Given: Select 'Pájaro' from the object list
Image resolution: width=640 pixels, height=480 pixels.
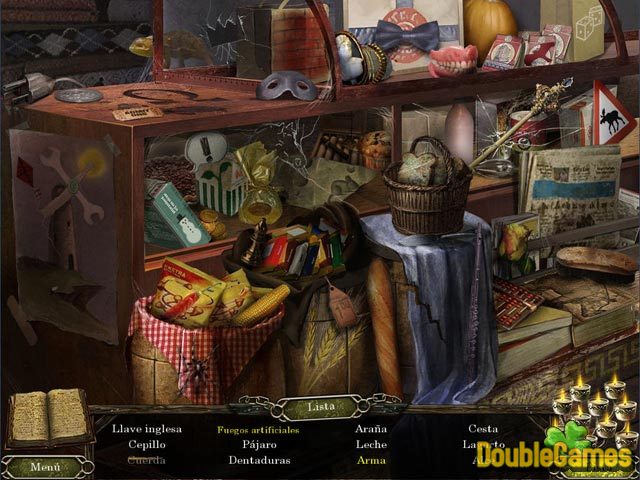Looking at the screenshot, I should tap(258, 444).
